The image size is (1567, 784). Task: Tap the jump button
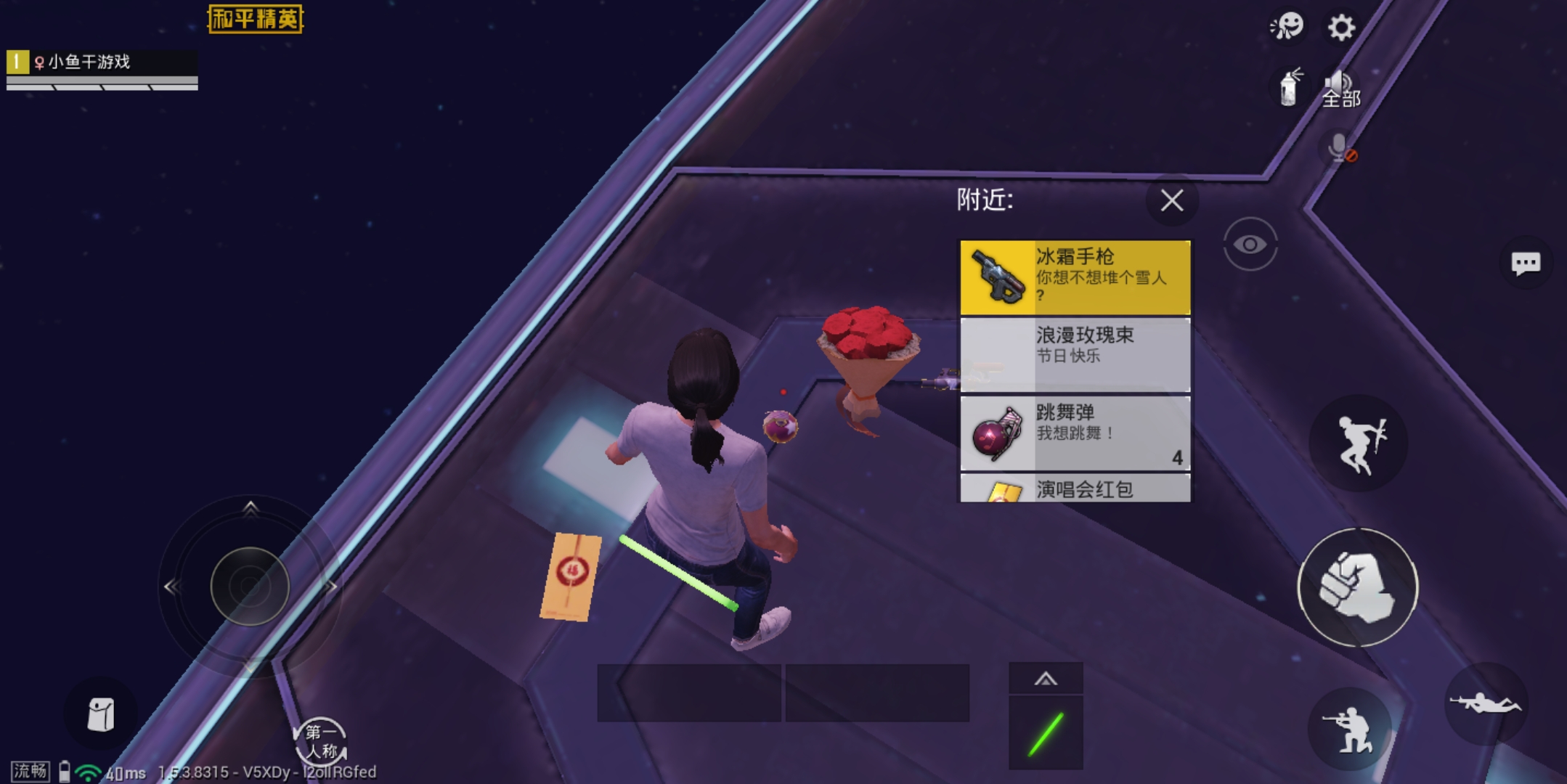pyautogui.click(x=1358, y=443)
